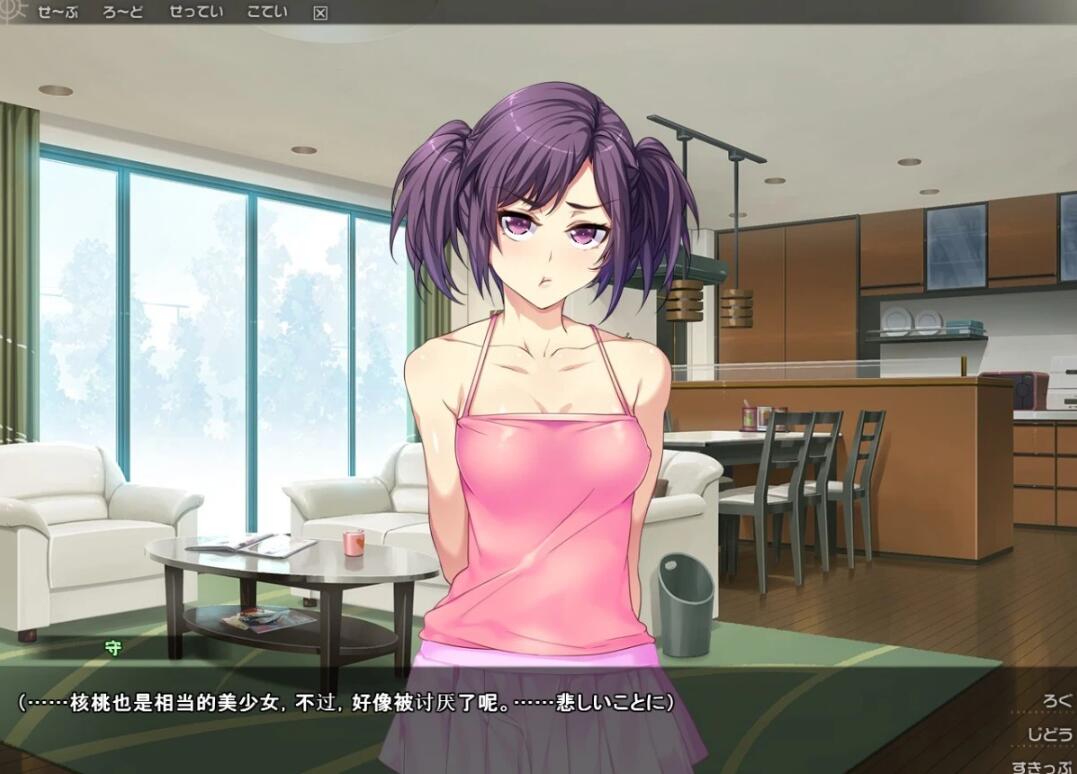Close the top menu bar with X
1077x774 pixels.
(x=320, y=13)
